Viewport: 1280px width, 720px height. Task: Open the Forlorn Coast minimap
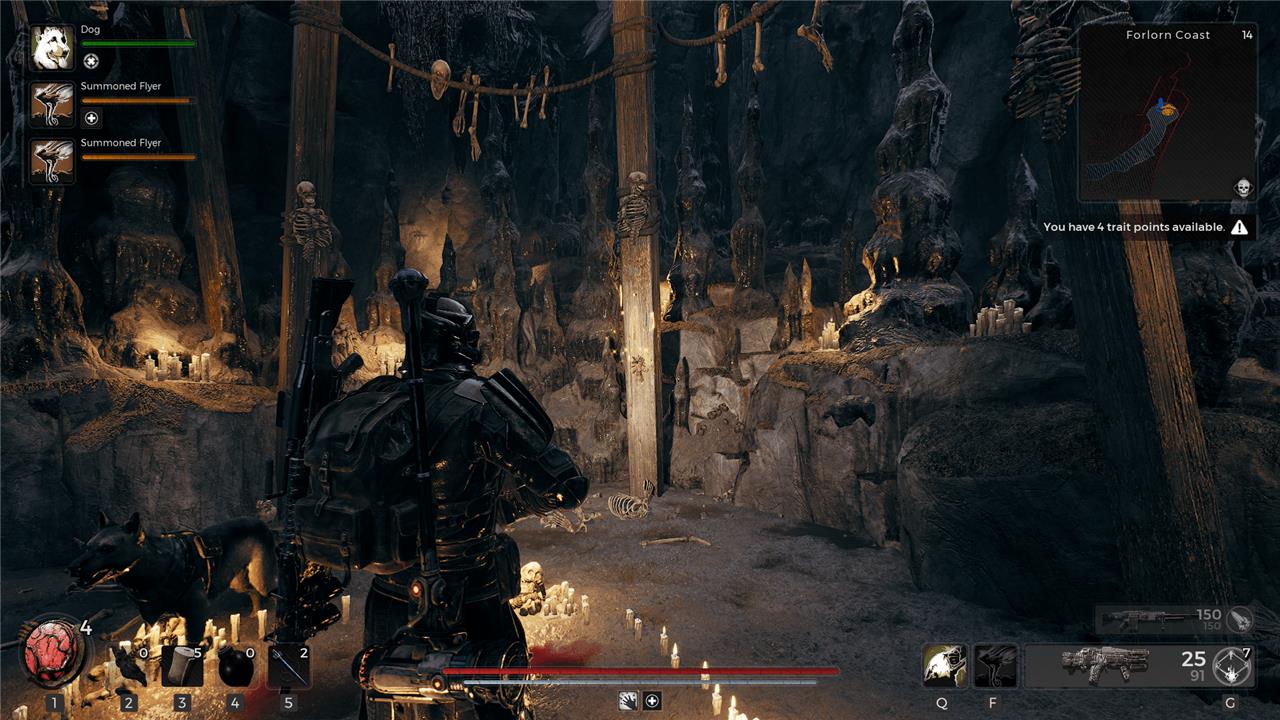(x=1167, y=113)
